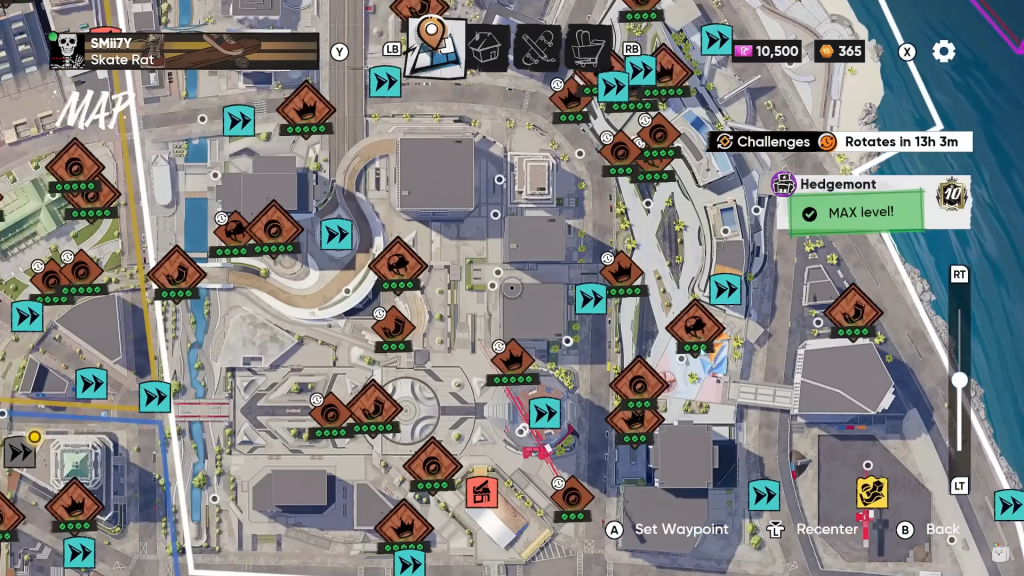
Task: Select the map pin tab
Action: pos(434,45)
